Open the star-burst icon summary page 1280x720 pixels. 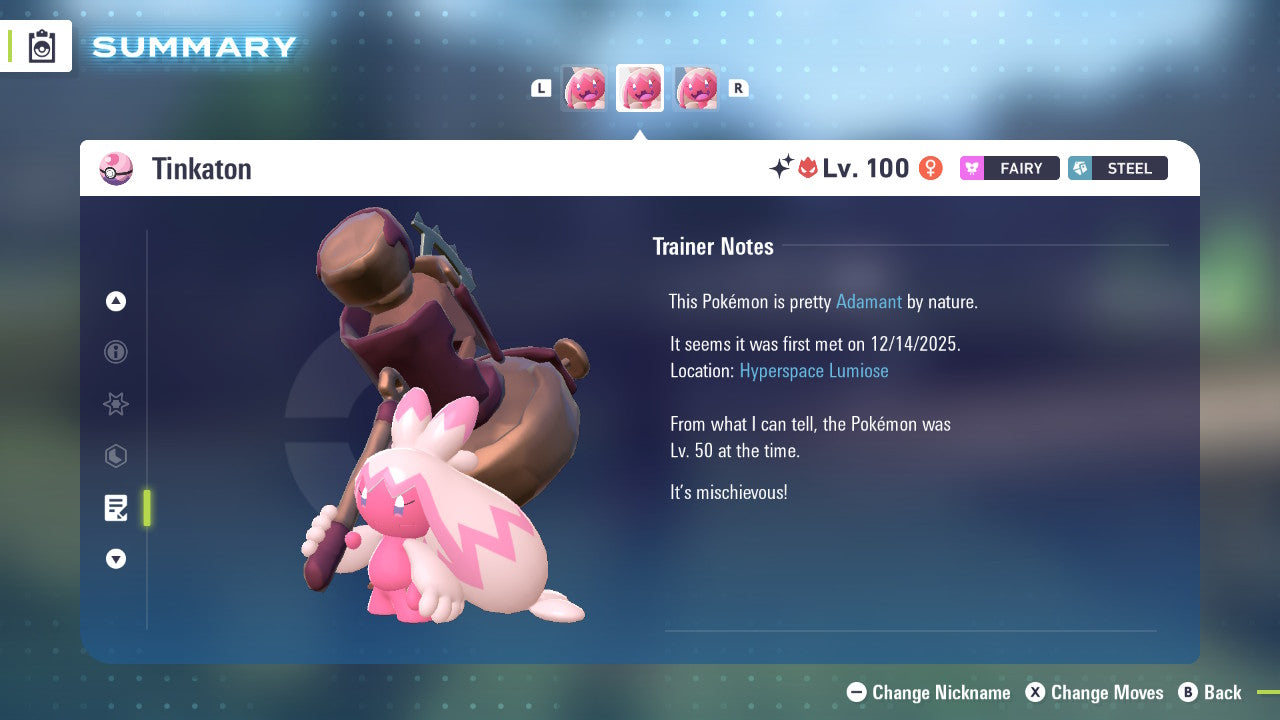116,404
